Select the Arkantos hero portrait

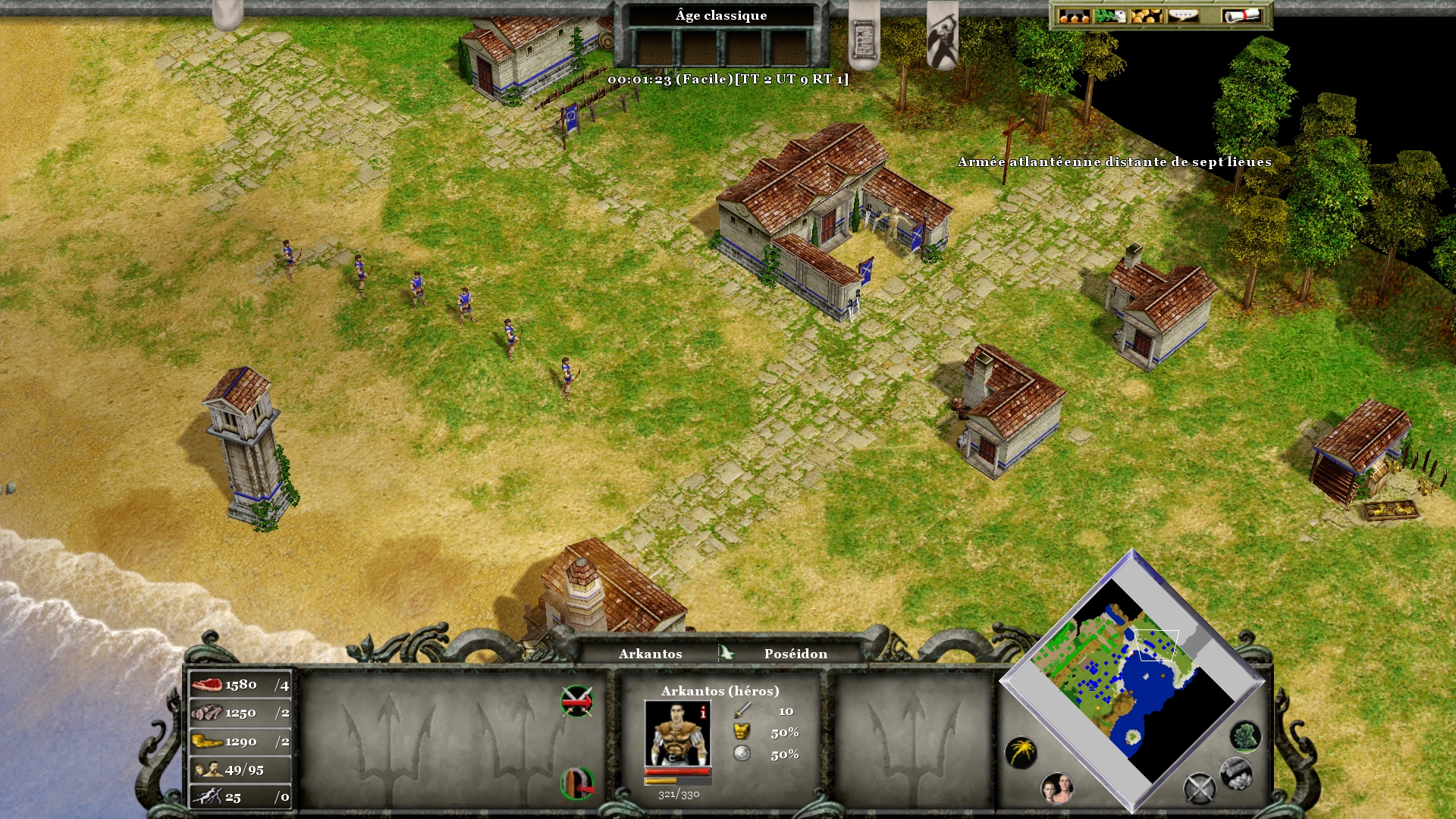(677, 733)
